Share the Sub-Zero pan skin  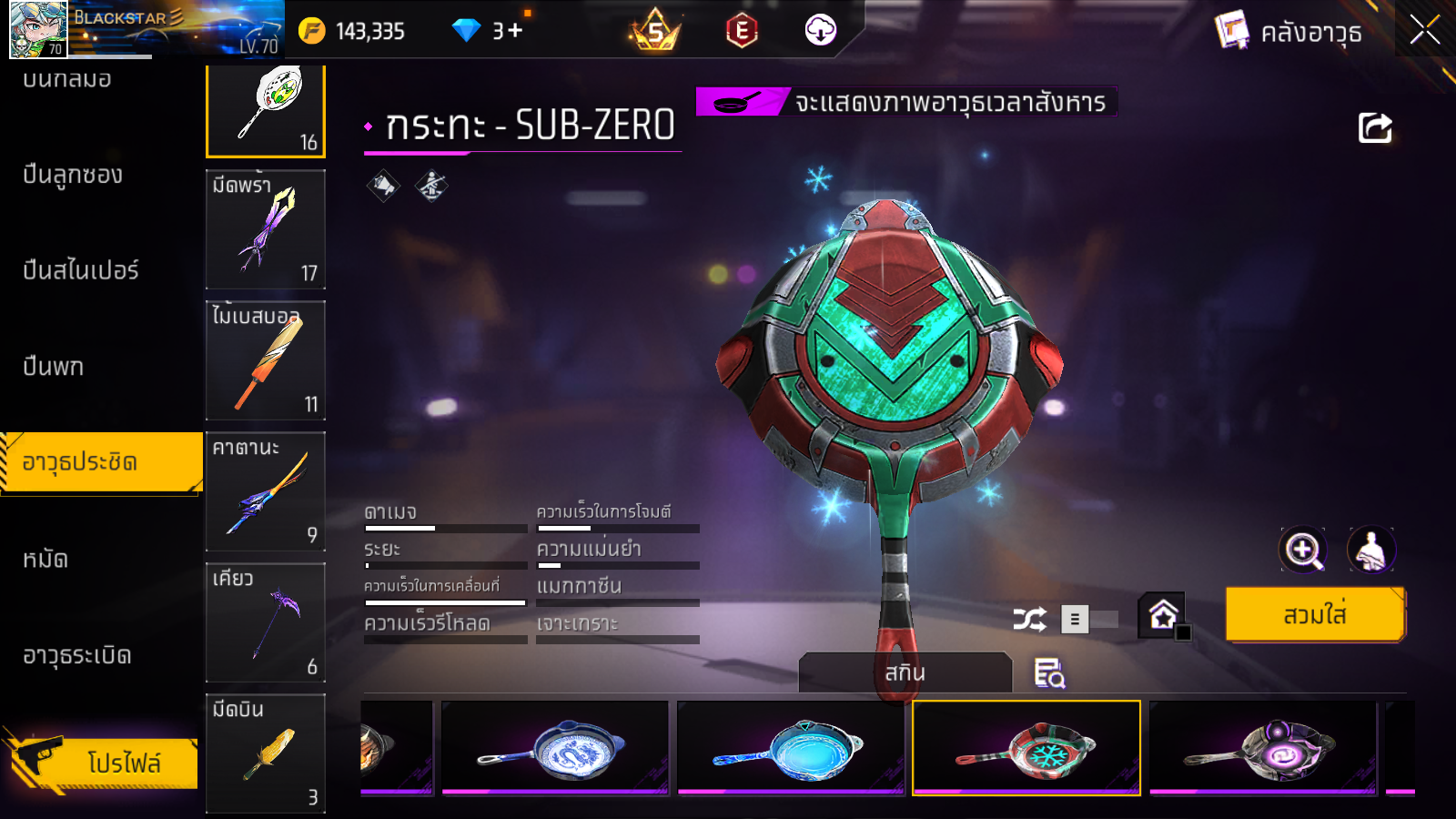point(1375,128)
